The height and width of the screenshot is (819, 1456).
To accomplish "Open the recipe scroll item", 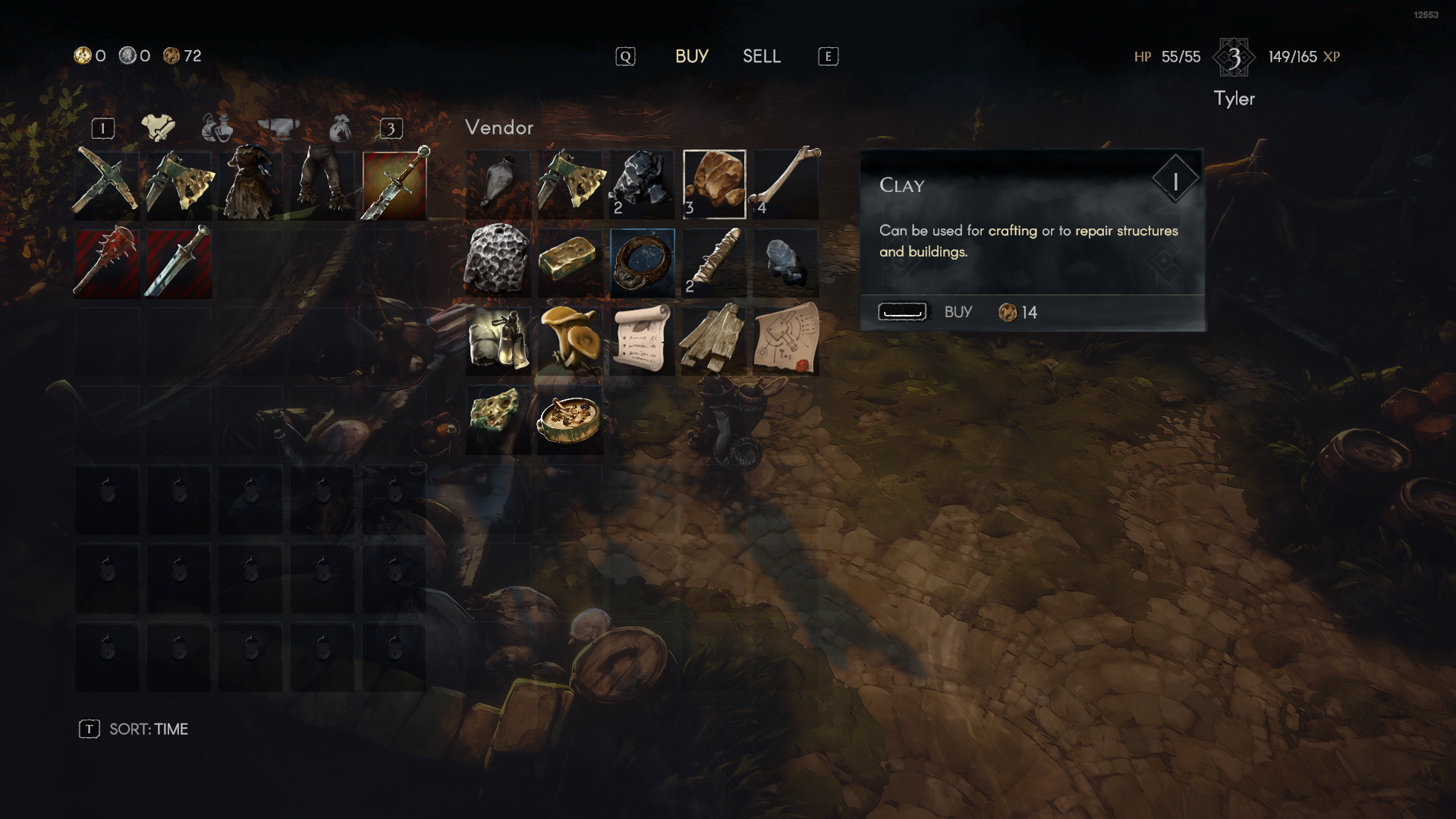I will [641, 342].
